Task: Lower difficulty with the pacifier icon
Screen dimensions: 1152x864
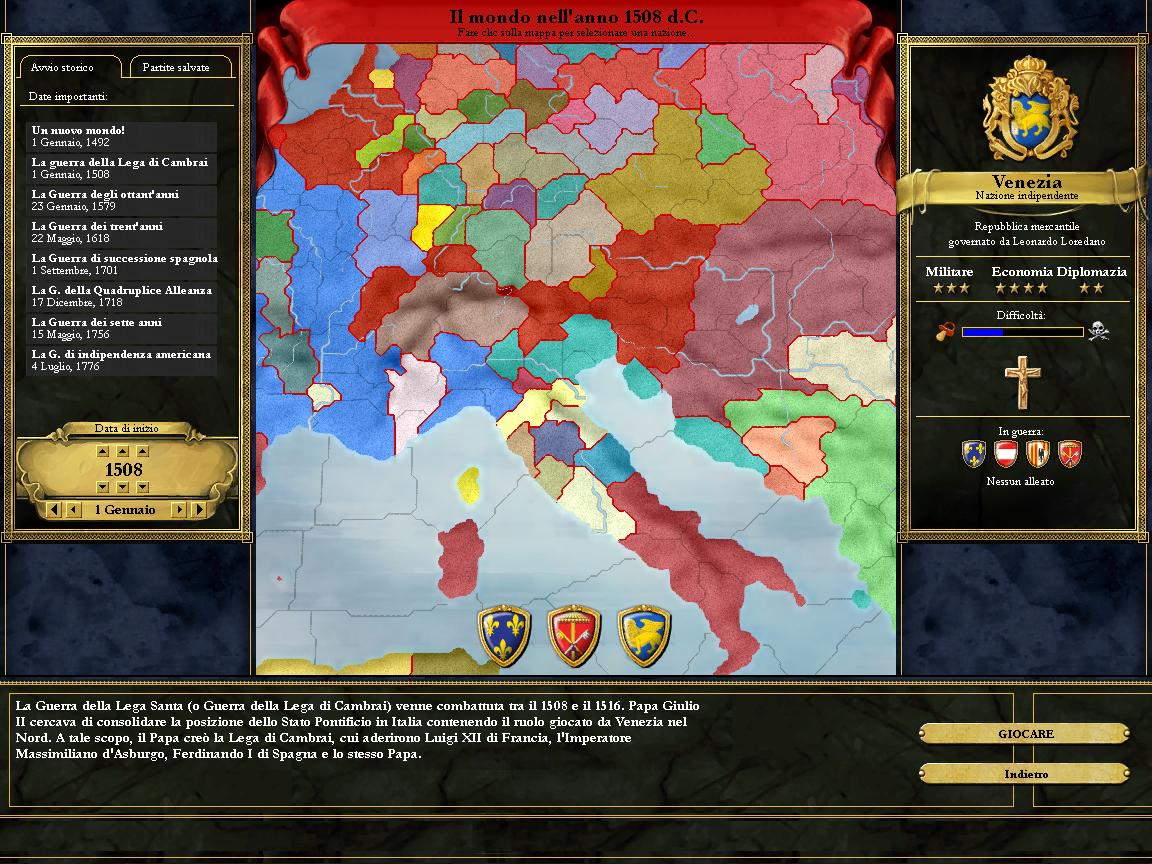Action: coord(945,331)
